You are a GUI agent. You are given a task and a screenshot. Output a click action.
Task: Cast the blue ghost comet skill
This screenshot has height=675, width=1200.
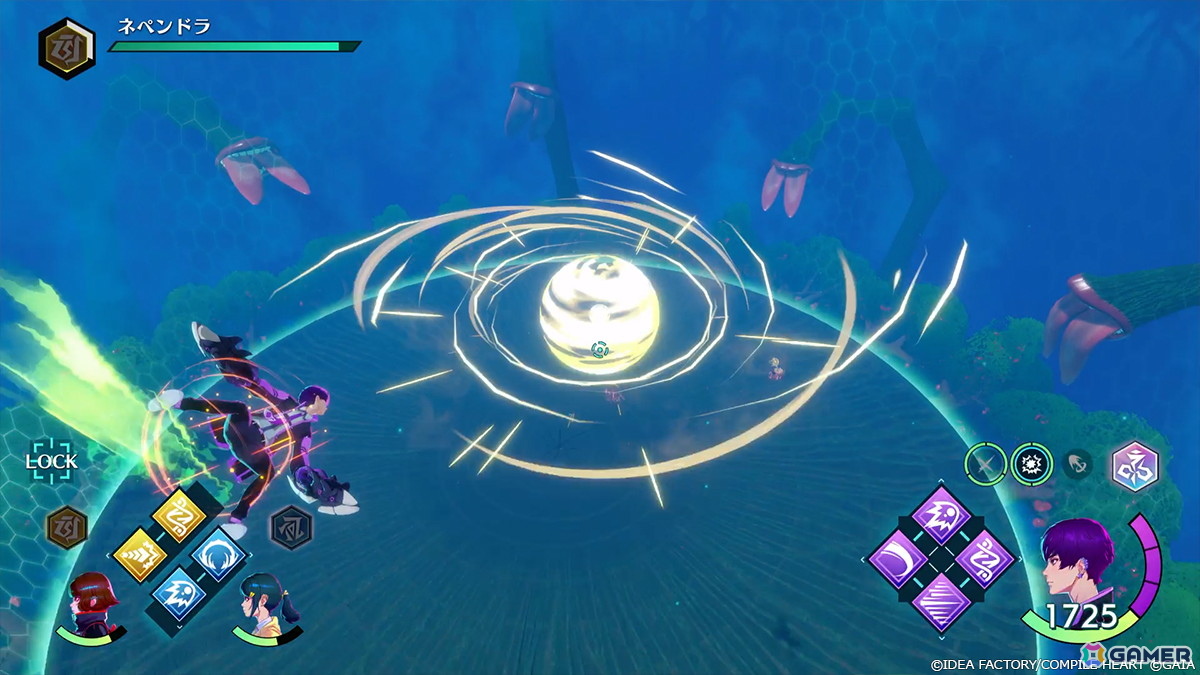click(179, 590)
